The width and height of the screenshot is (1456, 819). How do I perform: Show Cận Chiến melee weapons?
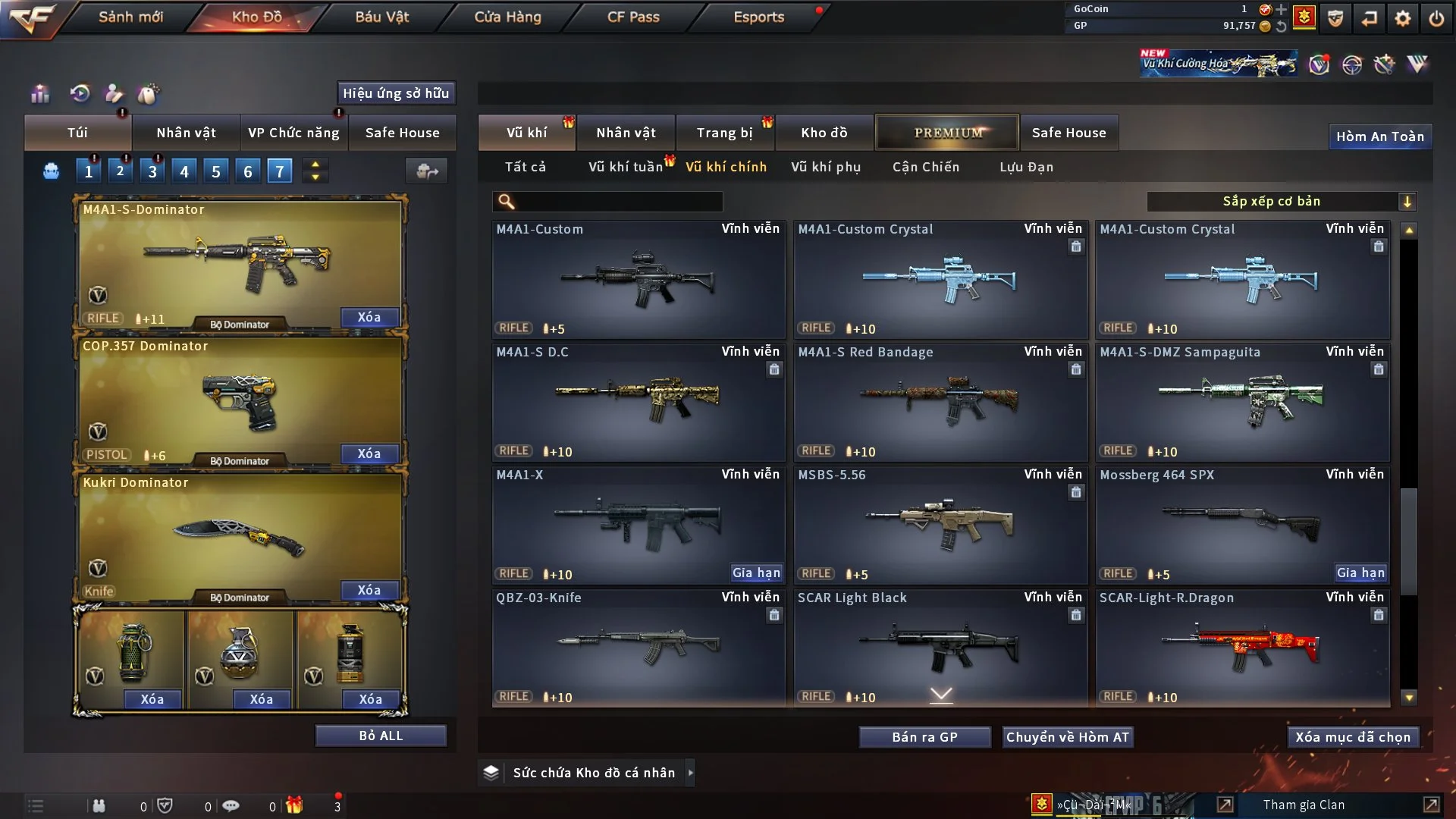[x=925, y=167]
